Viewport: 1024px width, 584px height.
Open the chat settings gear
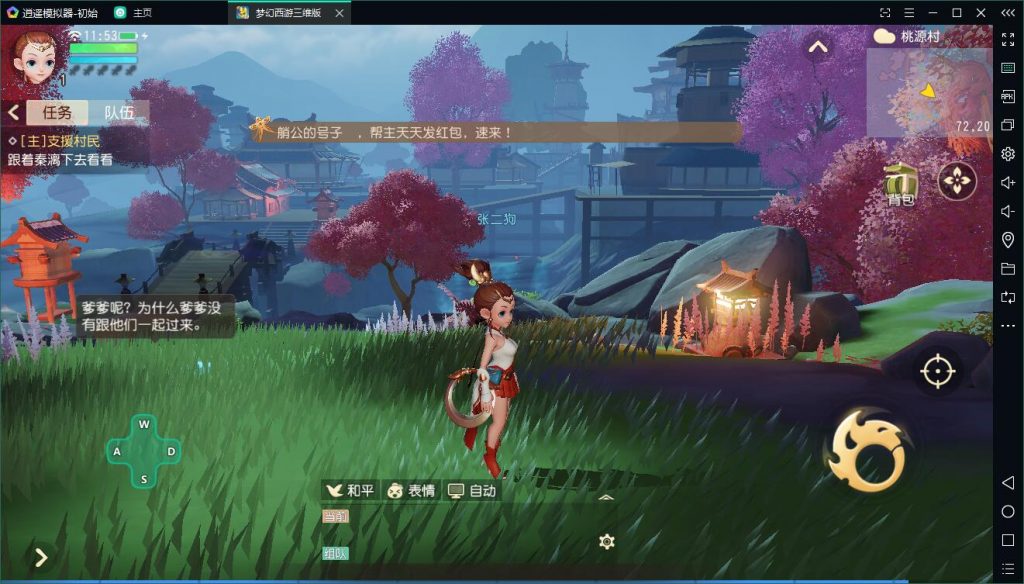click(606, 542)
